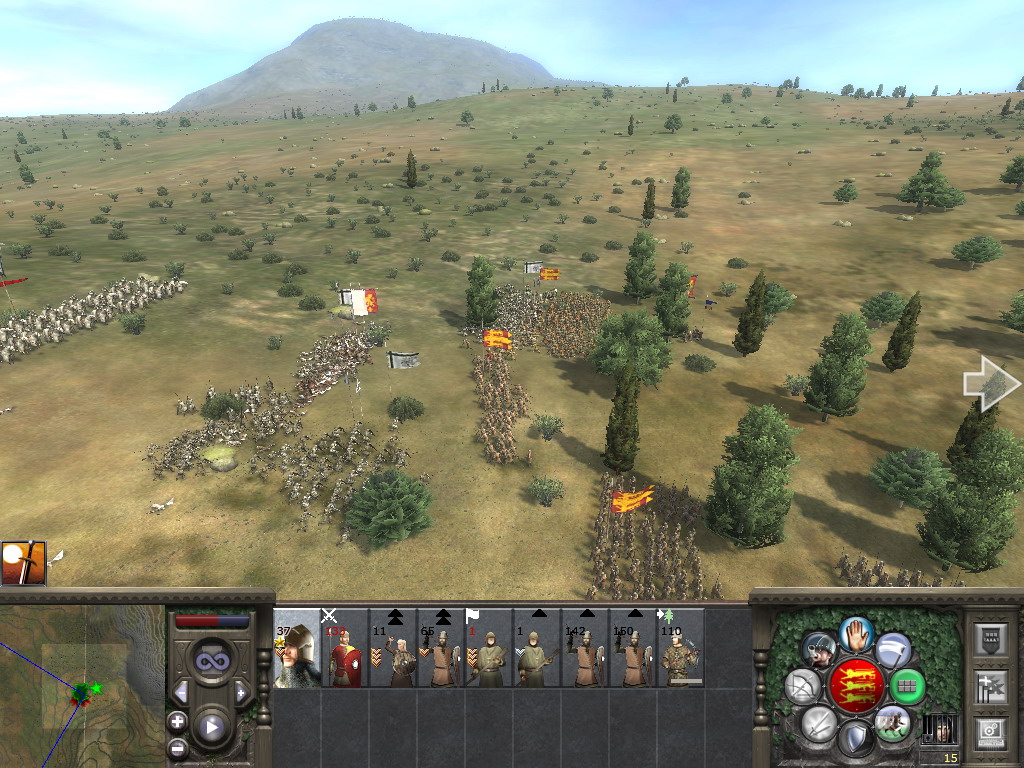Toggle guard mode with the shield button

click(855, 739)
